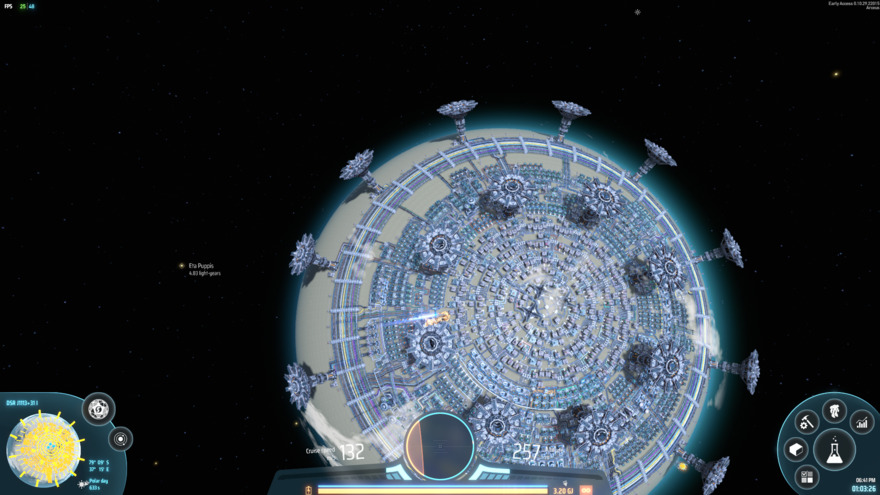880x495 pixels.
Task: Open the research flask tech tree button
Action: [x=834, y=449]
